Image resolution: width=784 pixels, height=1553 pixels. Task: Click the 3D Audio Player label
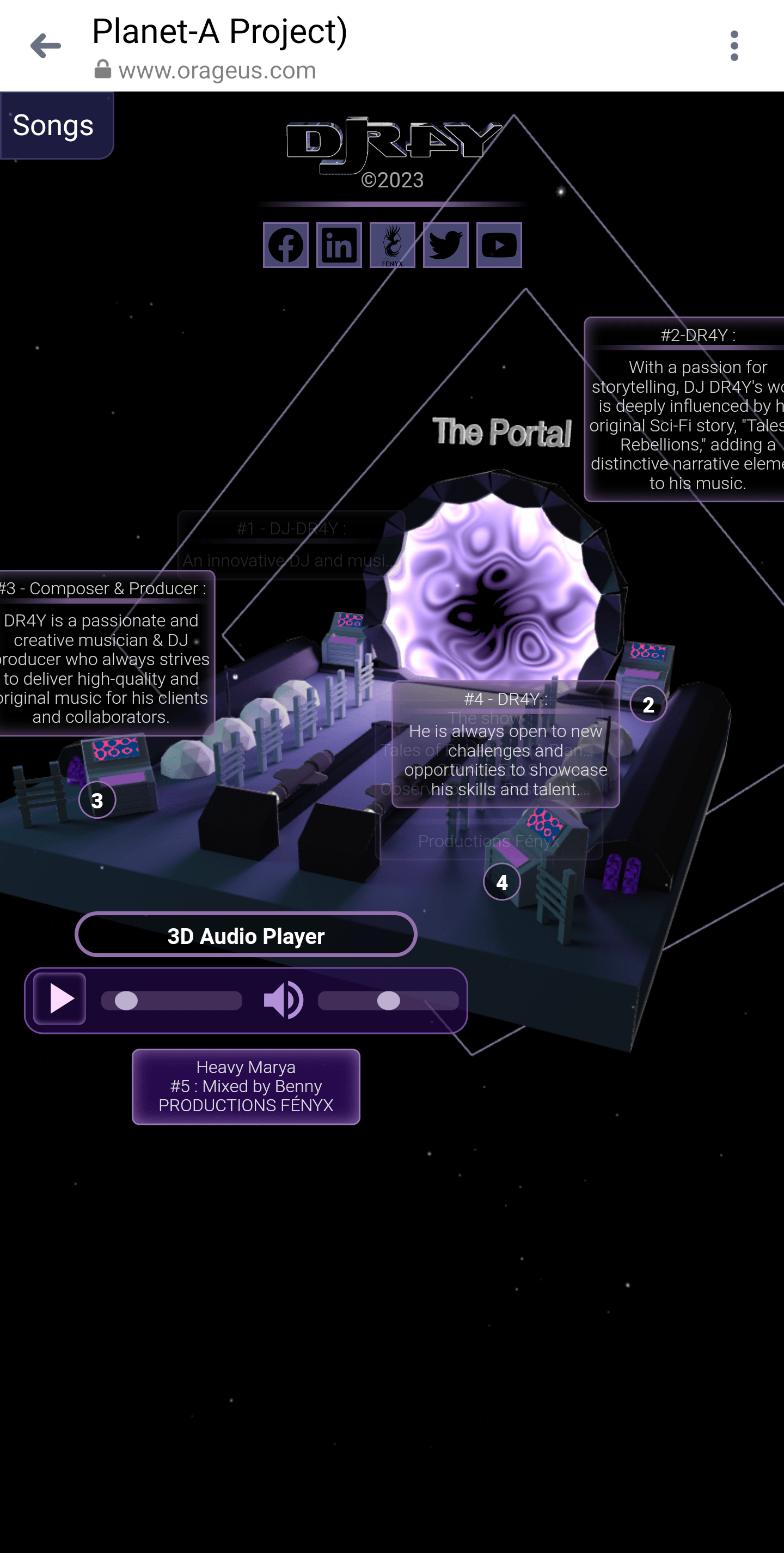[246, 935]
